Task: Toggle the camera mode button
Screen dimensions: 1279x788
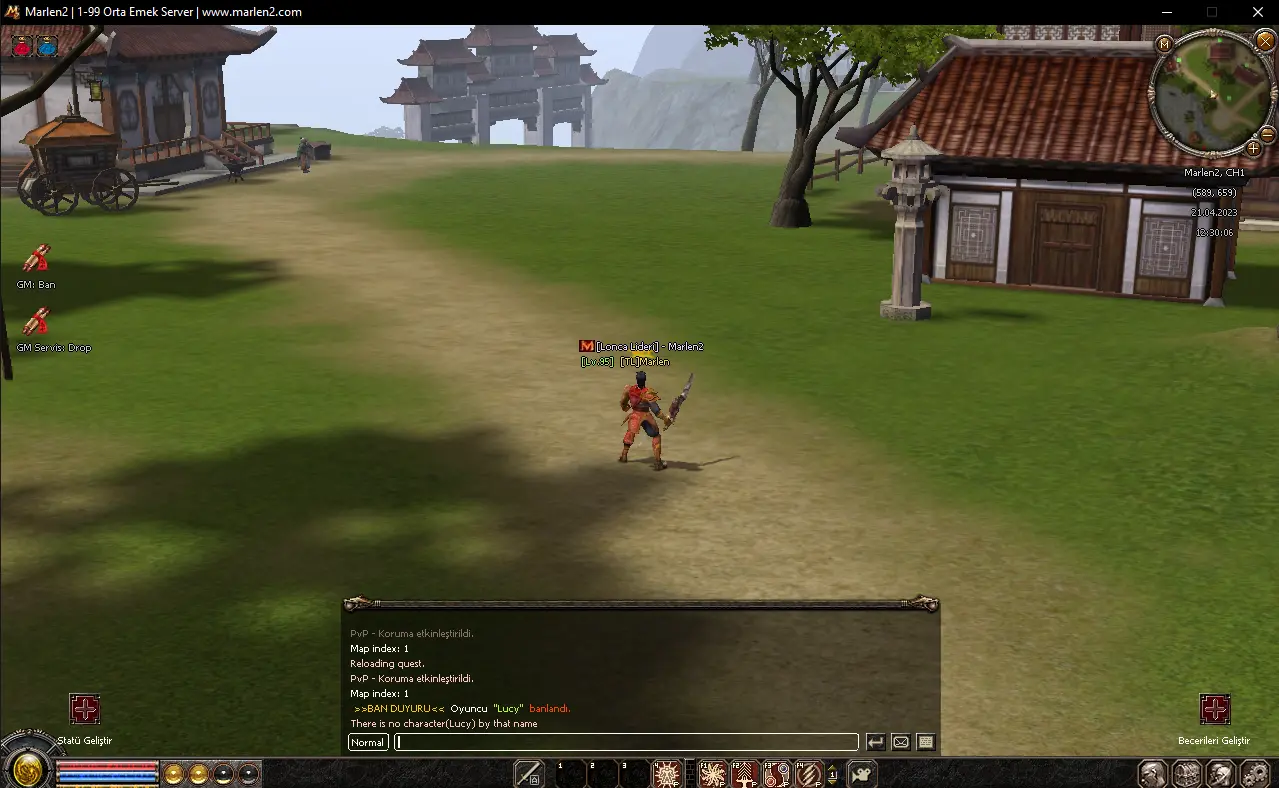Action: click(x=862, y=773)
